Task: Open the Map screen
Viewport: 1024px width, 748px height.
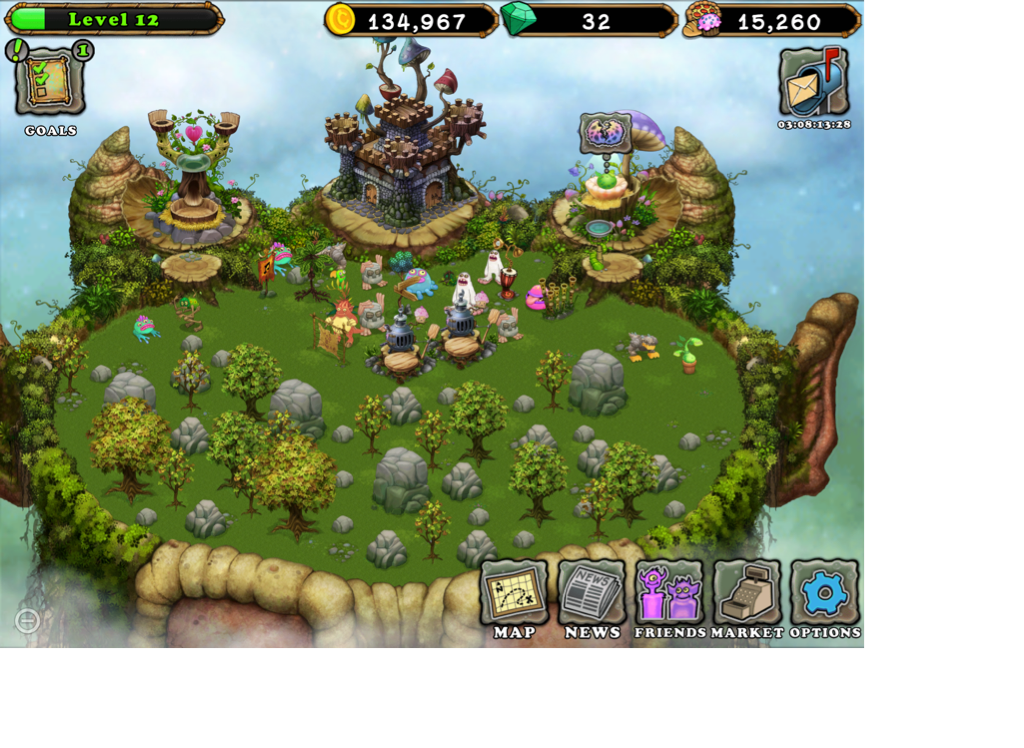Action: [x=514, y=593]
